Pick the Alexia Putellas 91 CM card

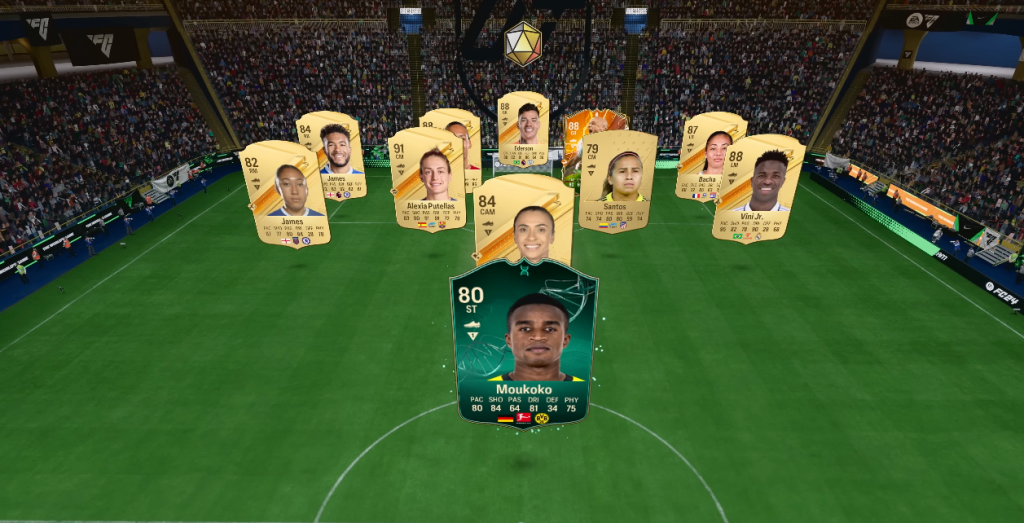(x=428, y=179)
